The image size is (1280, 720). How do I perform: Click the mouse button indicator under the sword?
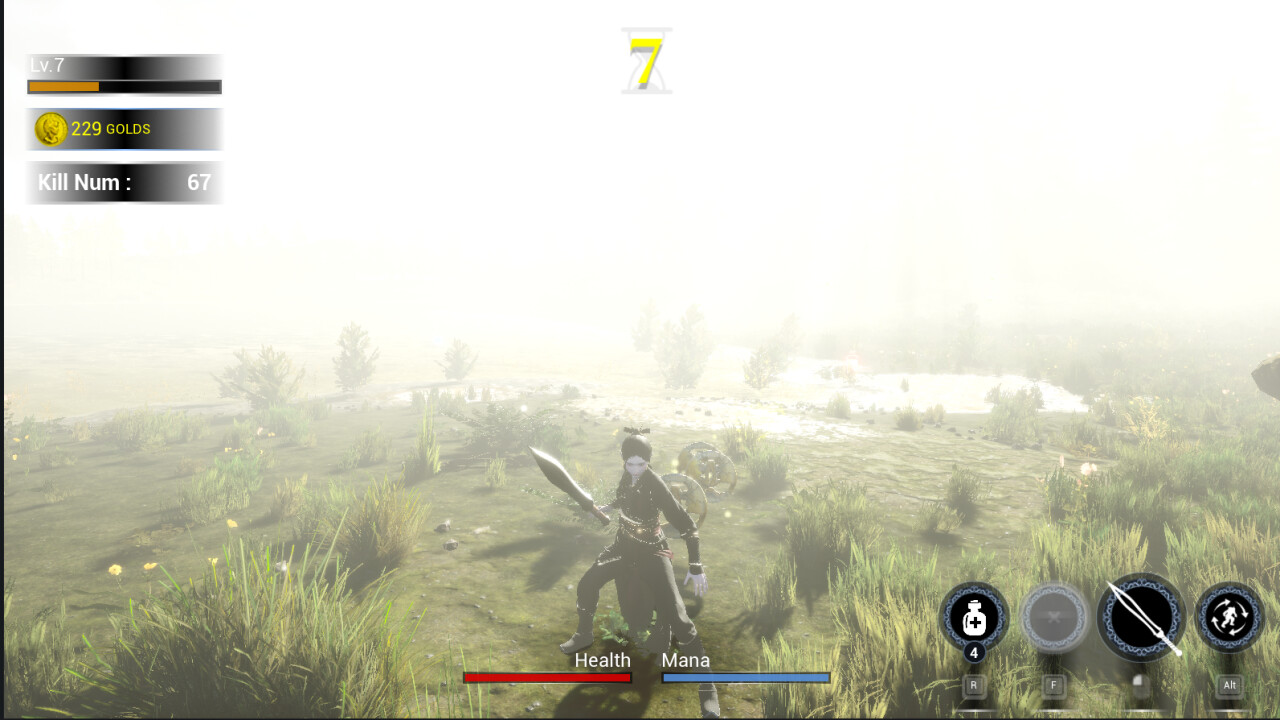[1140, 685]
